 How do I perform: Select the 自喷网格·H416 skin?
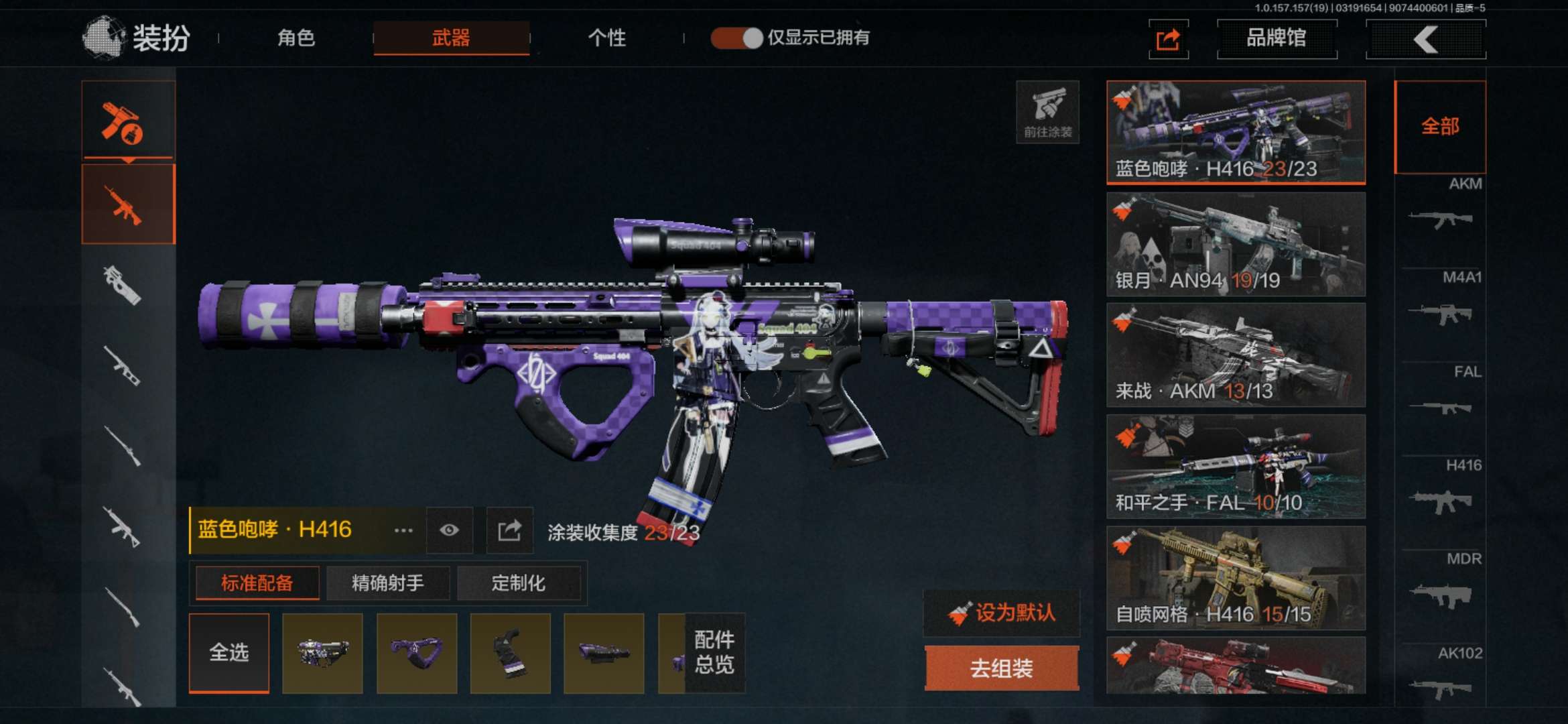pyautogui.click(x=1236, y=577)
